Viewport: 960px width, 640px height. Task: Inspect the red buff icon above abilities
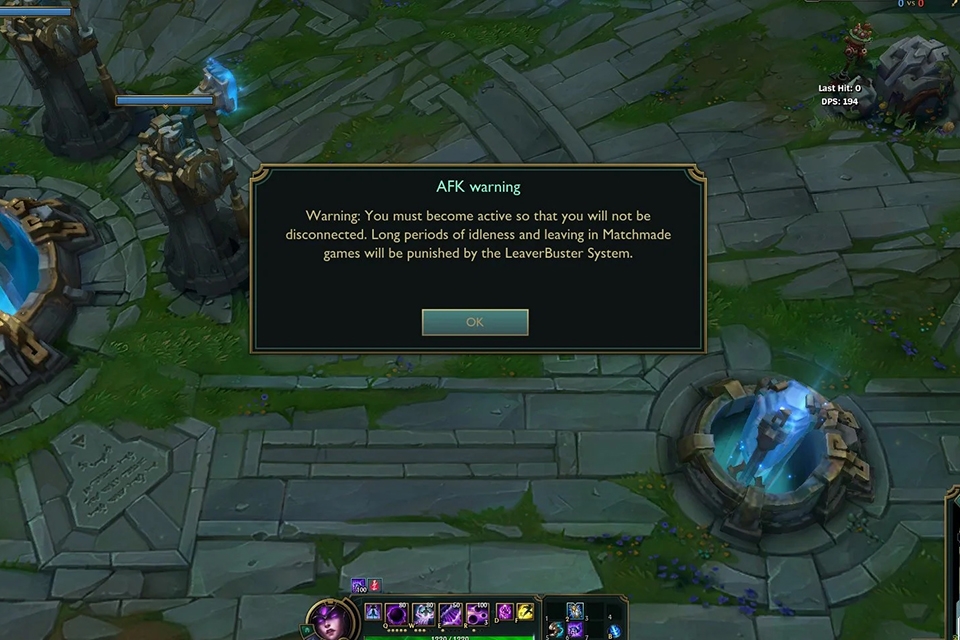[x=375, y=585]
